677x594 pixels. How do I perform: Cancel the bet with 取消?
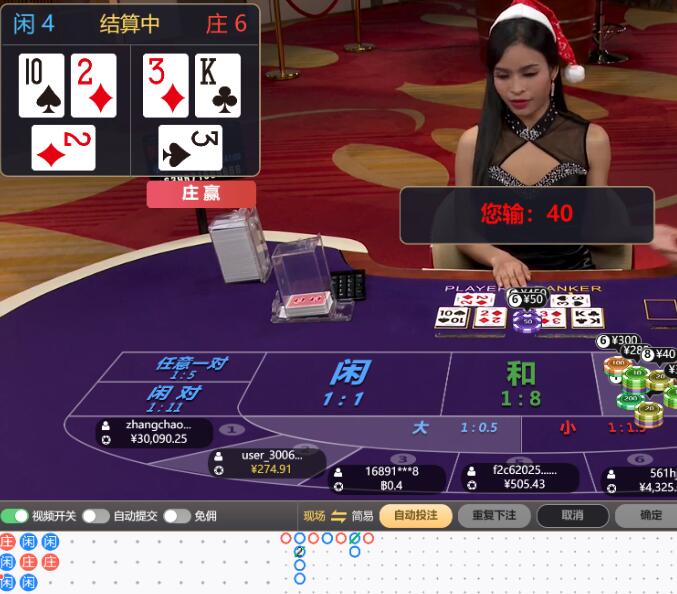click(x=572, y=516)
